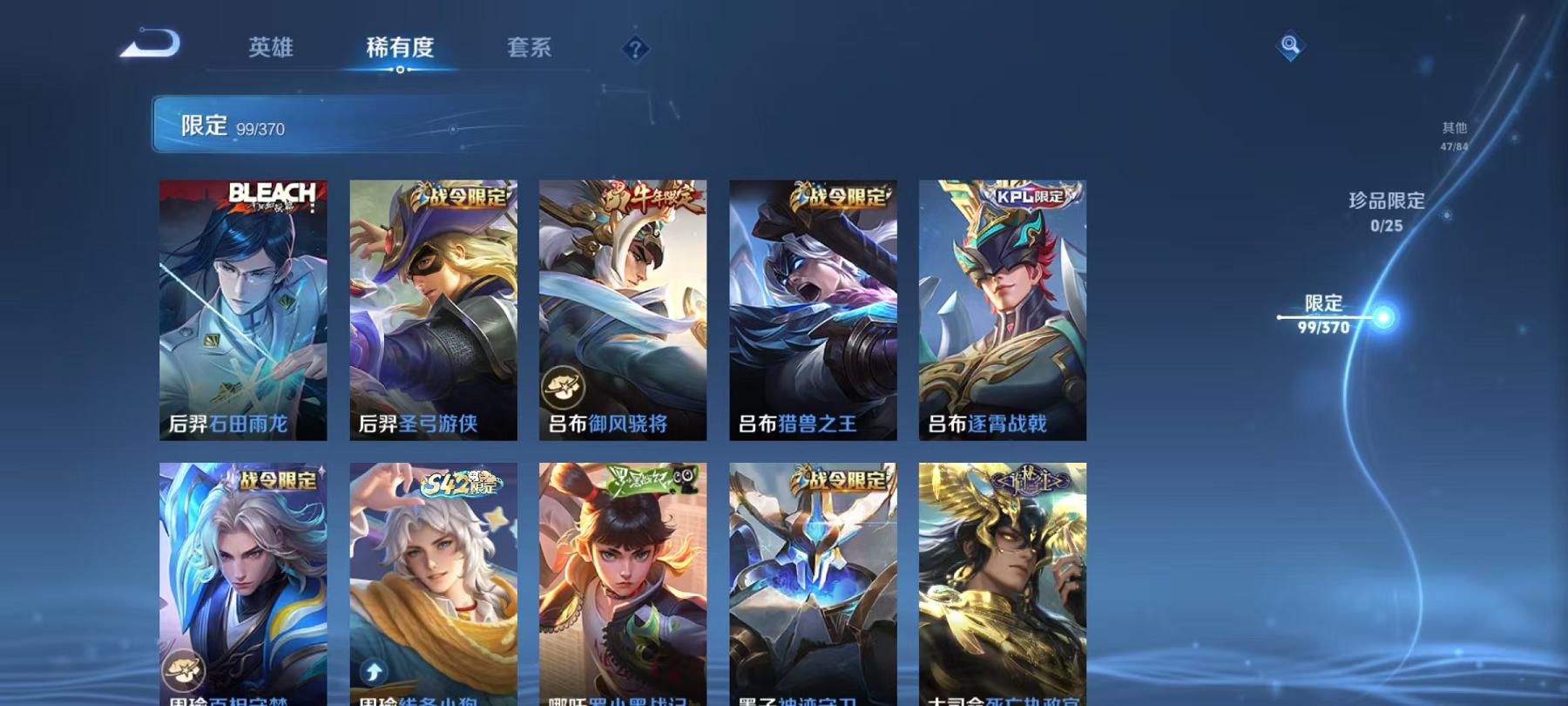The height and width of the screenshot is (706, 1568).
Task: Click the question mark help icon
Action: click(636, 50)
